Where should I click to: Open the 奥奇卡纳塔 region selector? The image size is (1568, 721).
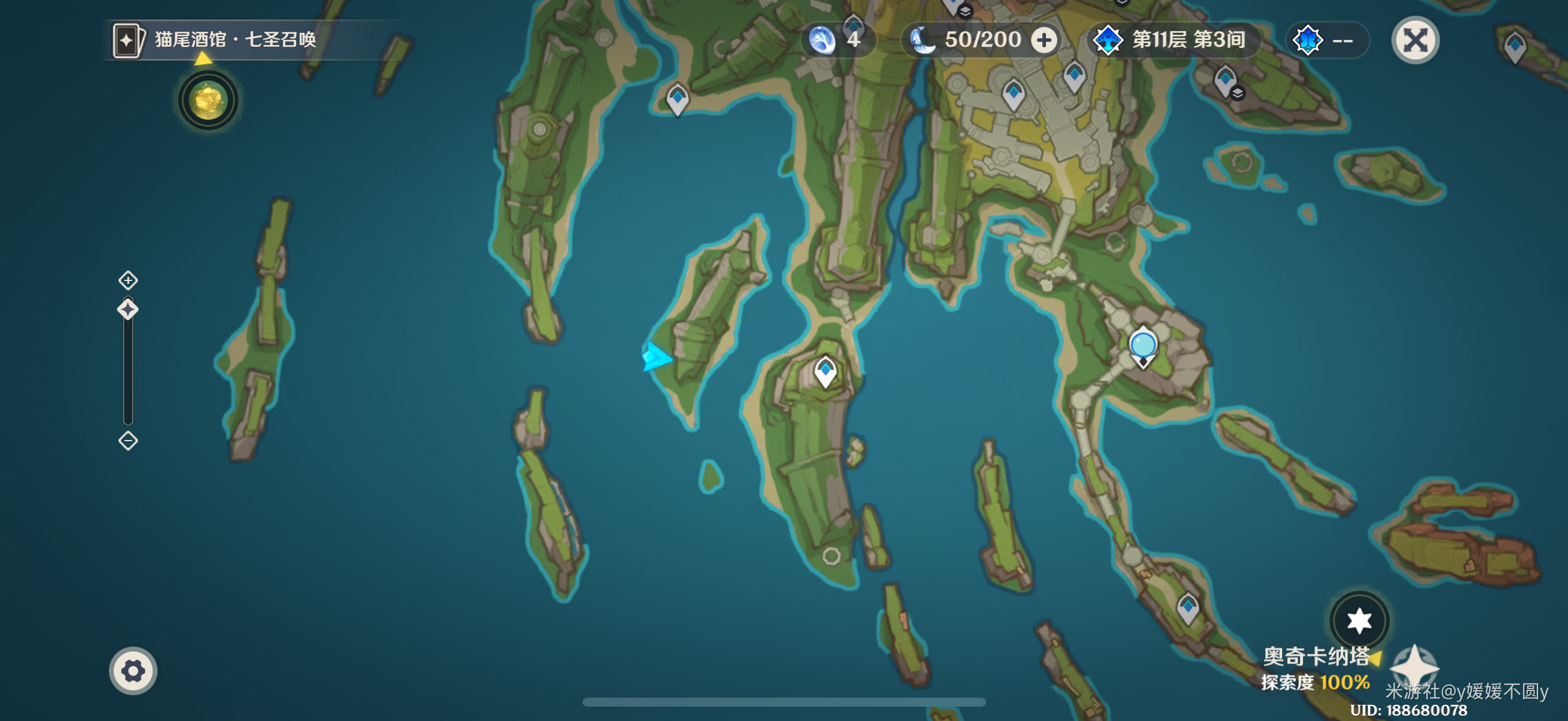[x=1316, y=656]
